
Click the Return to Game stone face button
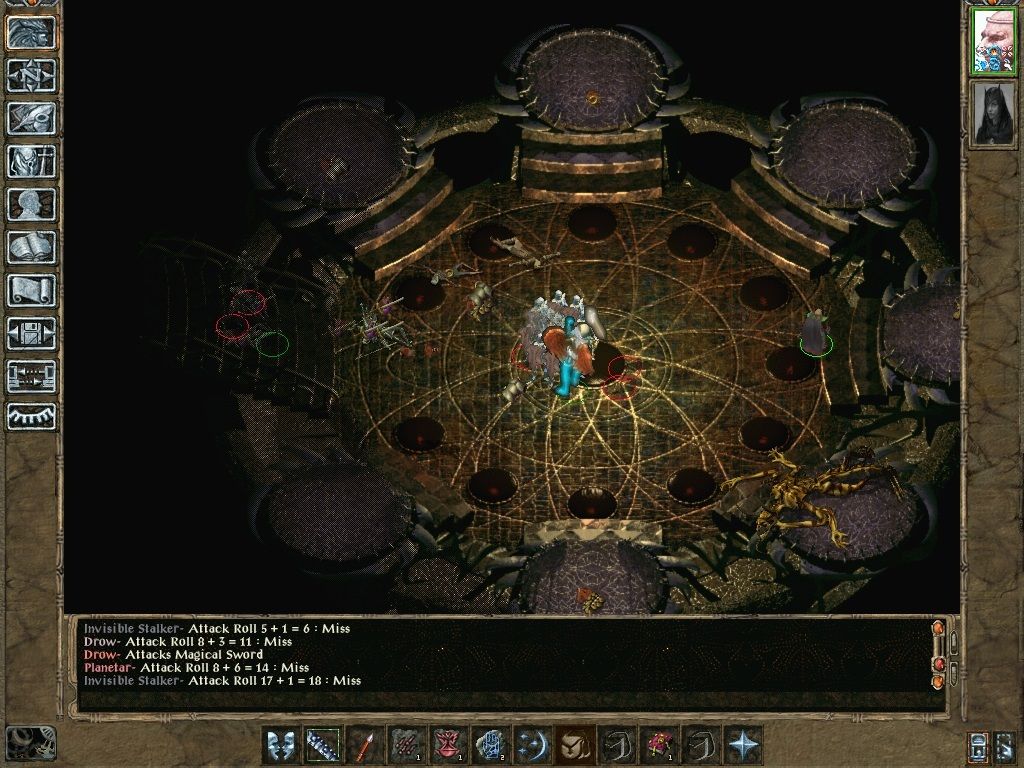(31, 32)
